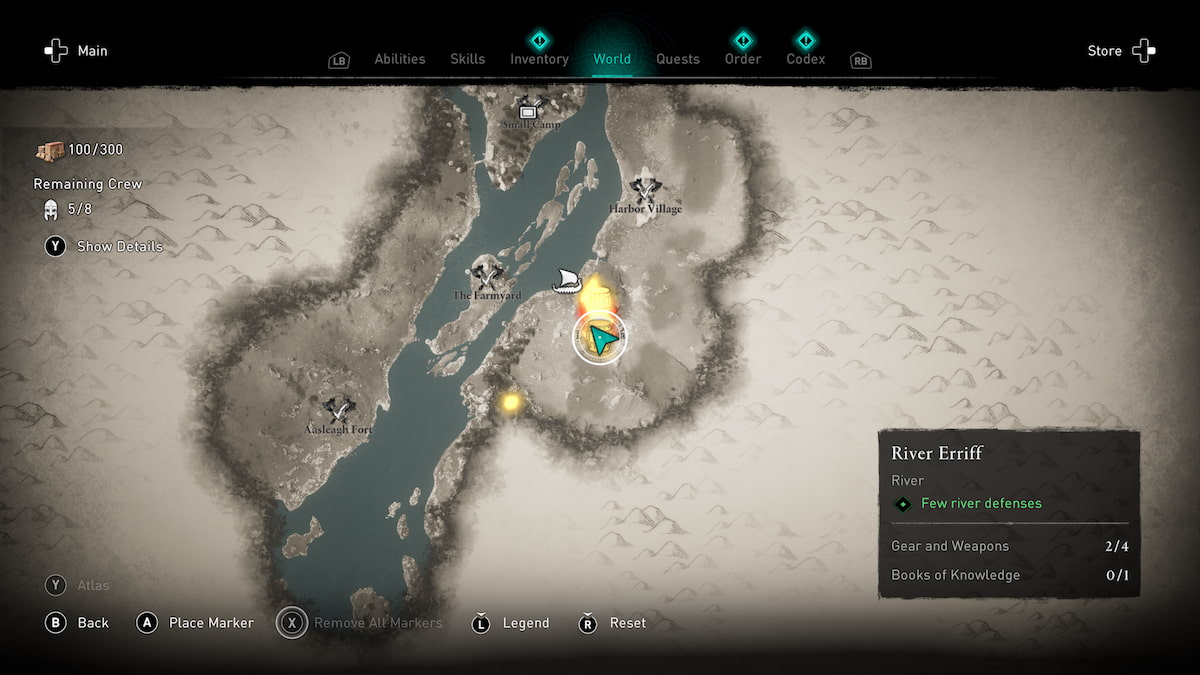Open the Order tab
Screen dimensions: 1200x675
[x=743, y=59]
